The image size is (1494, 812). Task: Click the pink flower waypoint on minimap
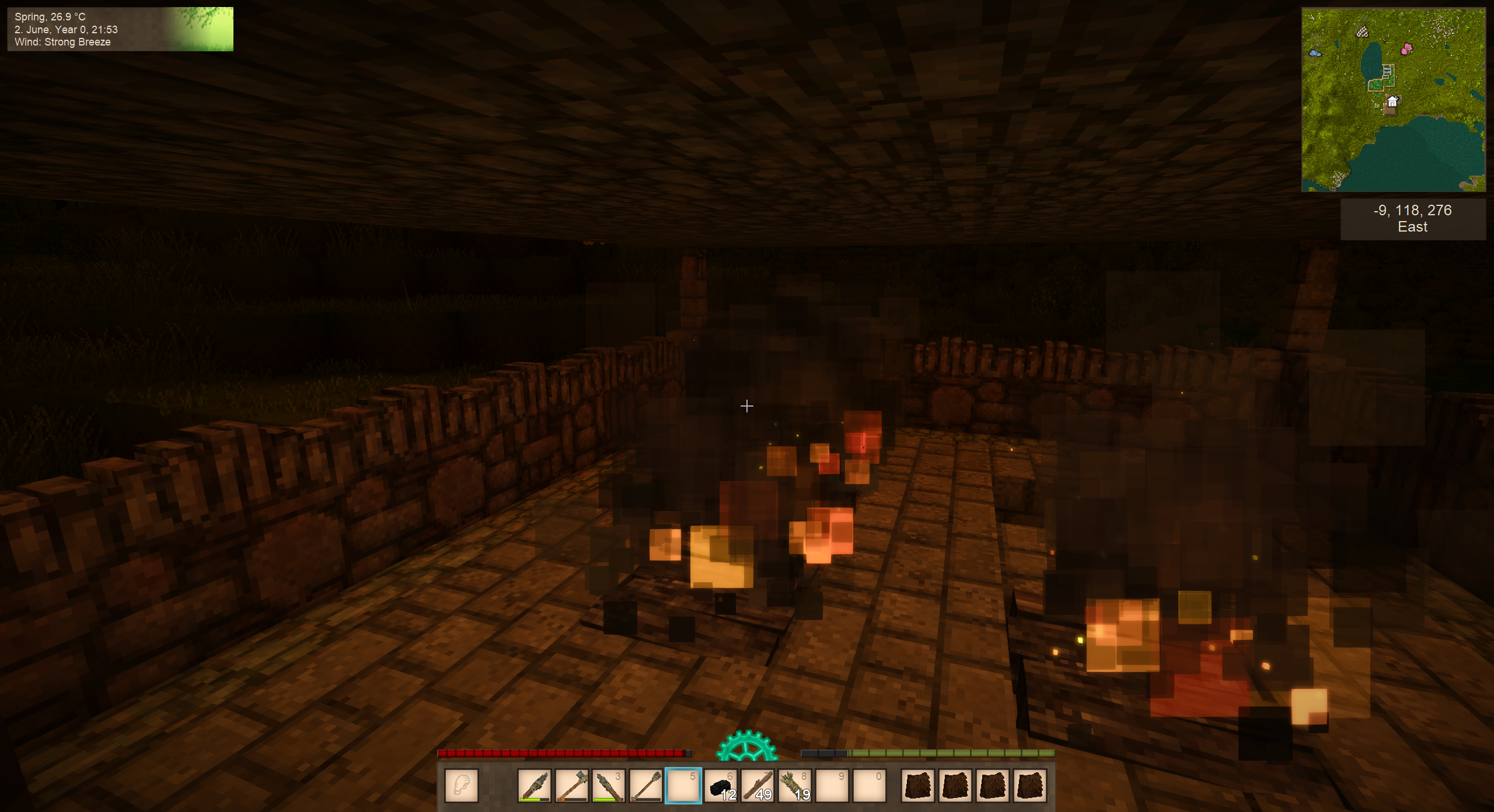[x=1406, y=48]
